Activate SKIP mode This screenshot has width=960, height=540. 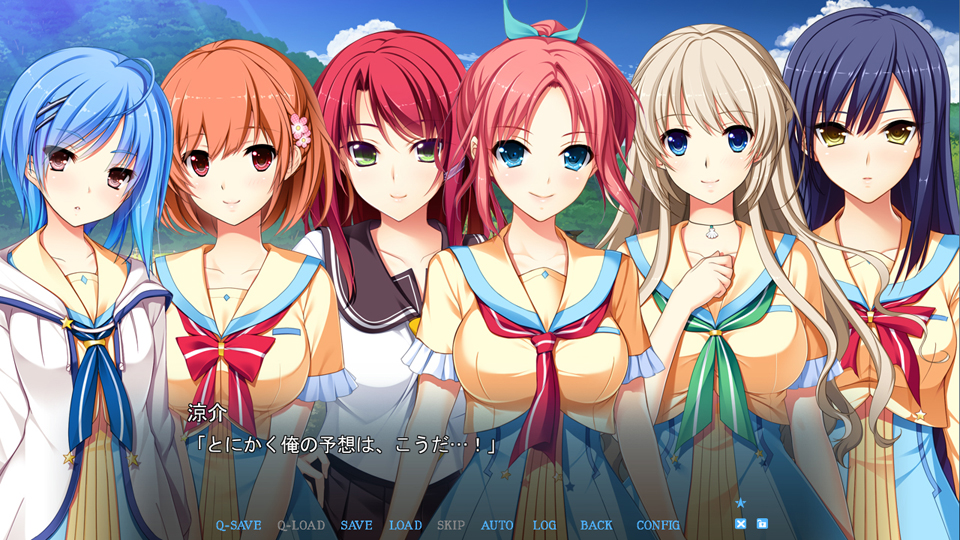pyautogui.click(x=451, y=525)
